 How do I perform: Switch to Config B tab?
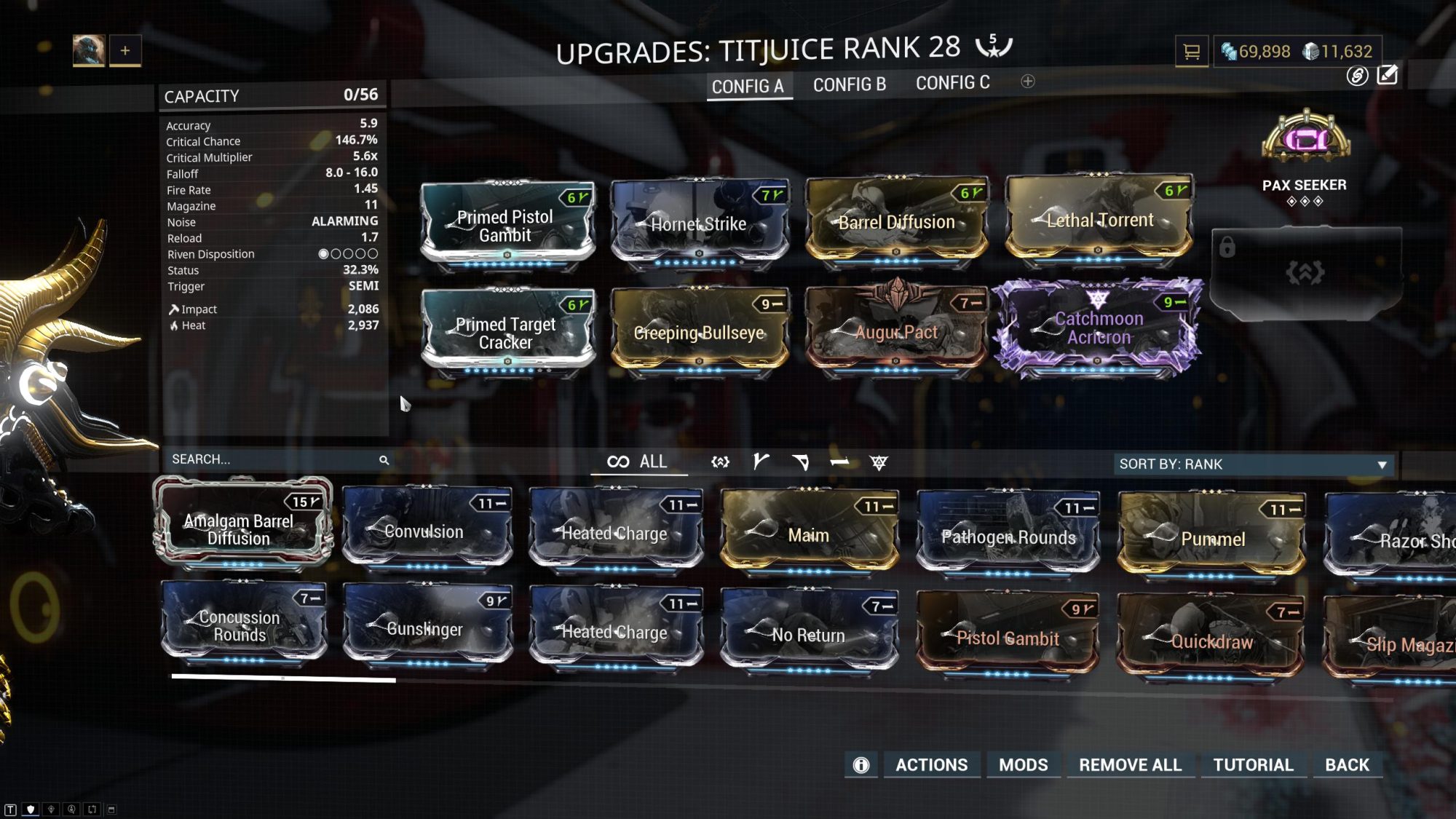pyautogui.click(x=850, y=84)
